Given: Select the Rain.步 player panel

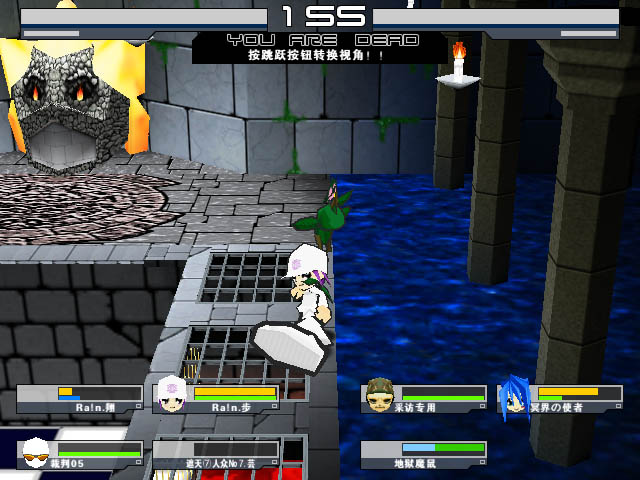Looking at the screenshot, I should pos(217,399).
